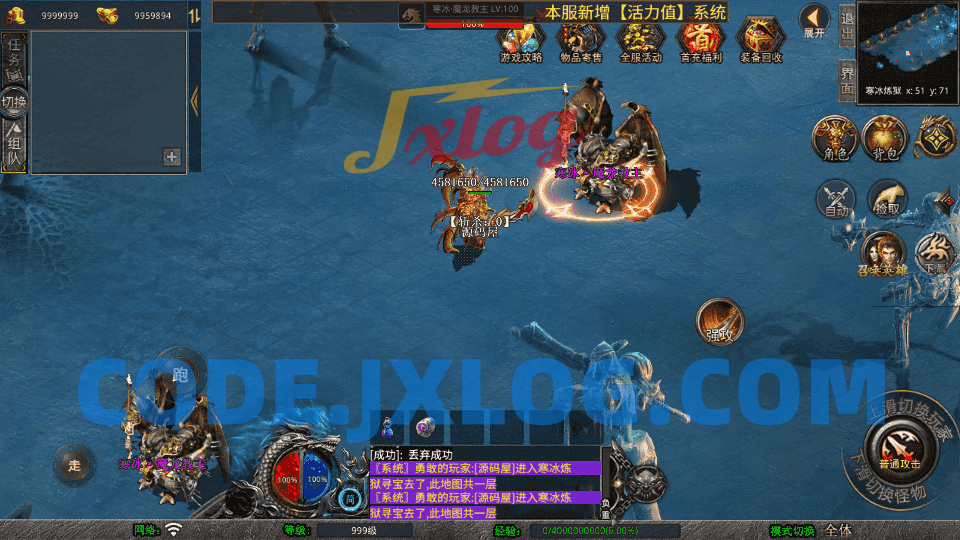Toggle the 跑 run mode button
The width and height of the screenshot is (960, 540).
(x=180, y=374)
